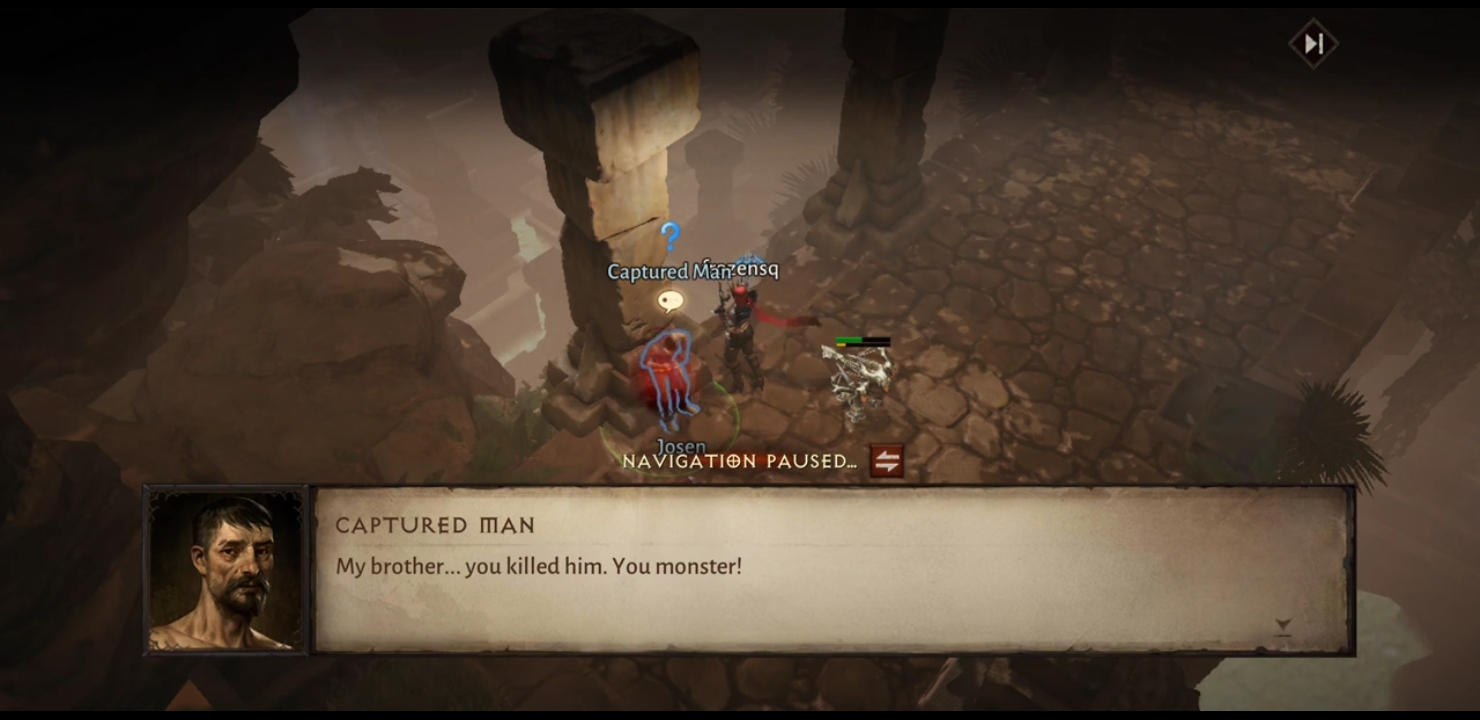Continue the Captured Man's dialogue box
1480x720 pixels.
[x=832, y=569]
